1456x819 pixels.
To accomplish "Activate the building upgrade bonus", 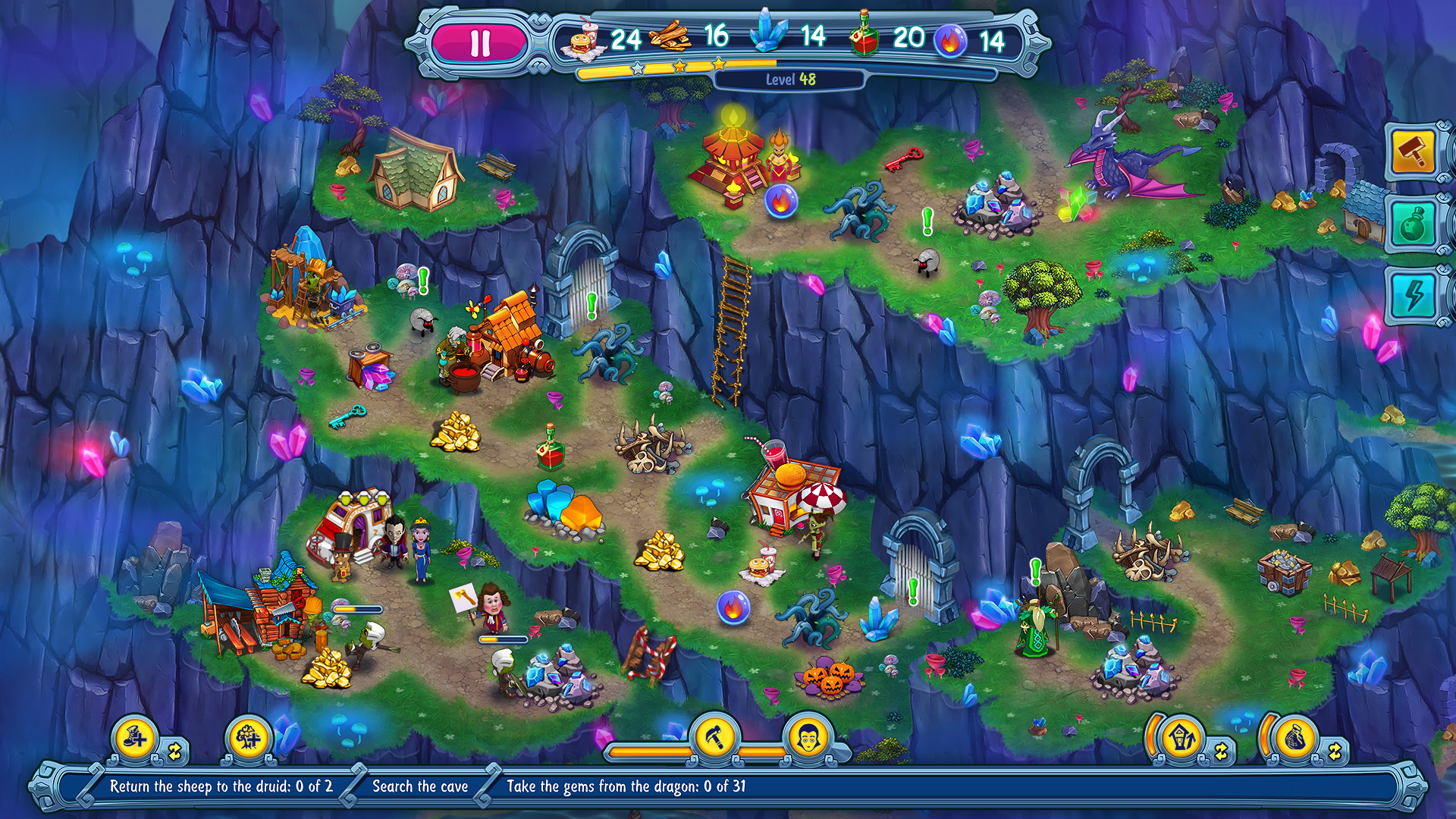I will pos(1181,737).
